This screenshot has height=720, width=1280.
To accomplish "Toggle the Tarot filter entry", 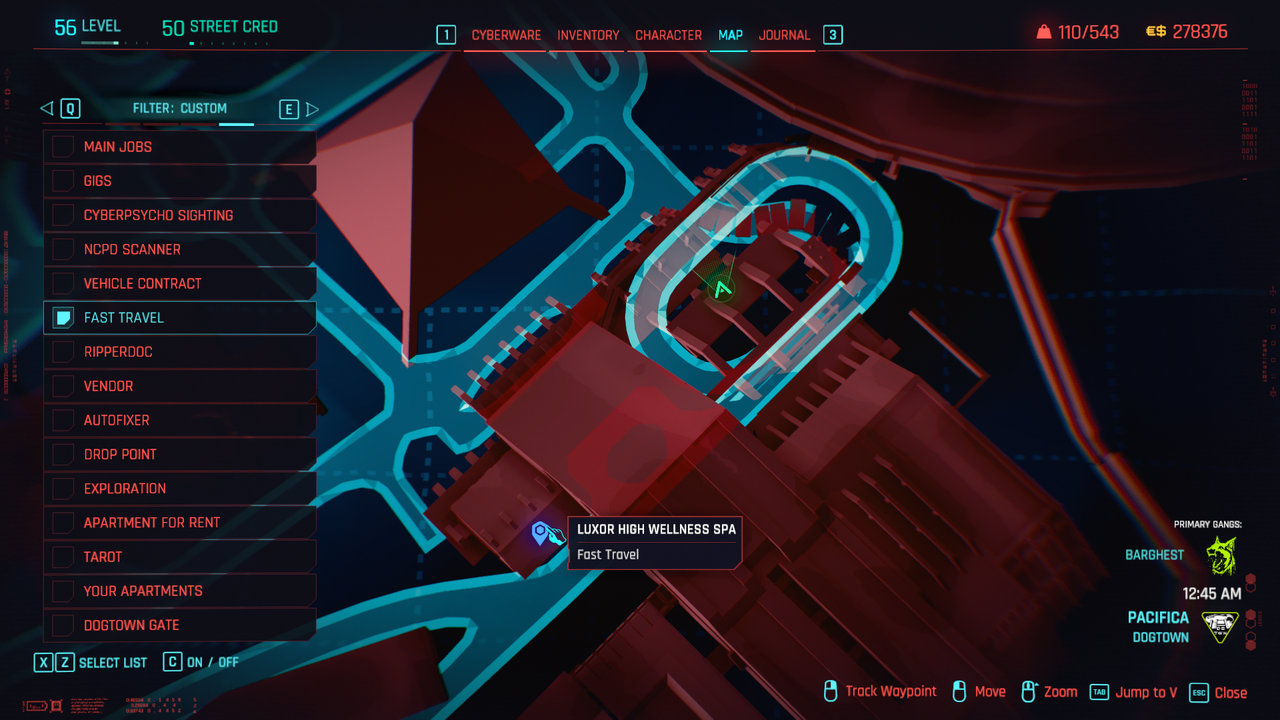I will [63, 557].
